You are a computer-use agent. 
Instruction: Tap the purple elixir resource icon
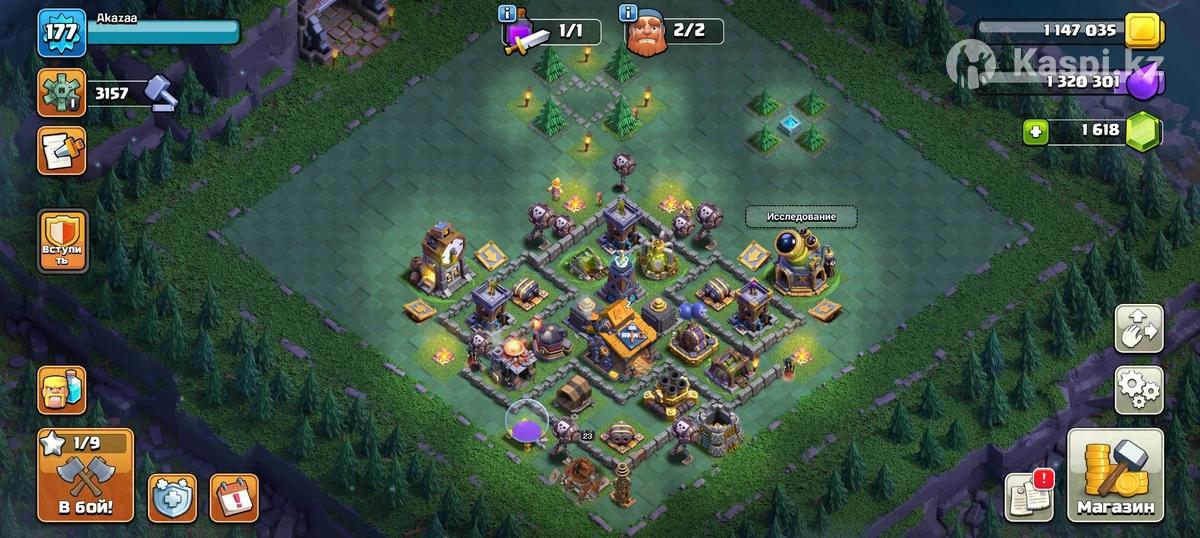click(x=1141, y=81)
